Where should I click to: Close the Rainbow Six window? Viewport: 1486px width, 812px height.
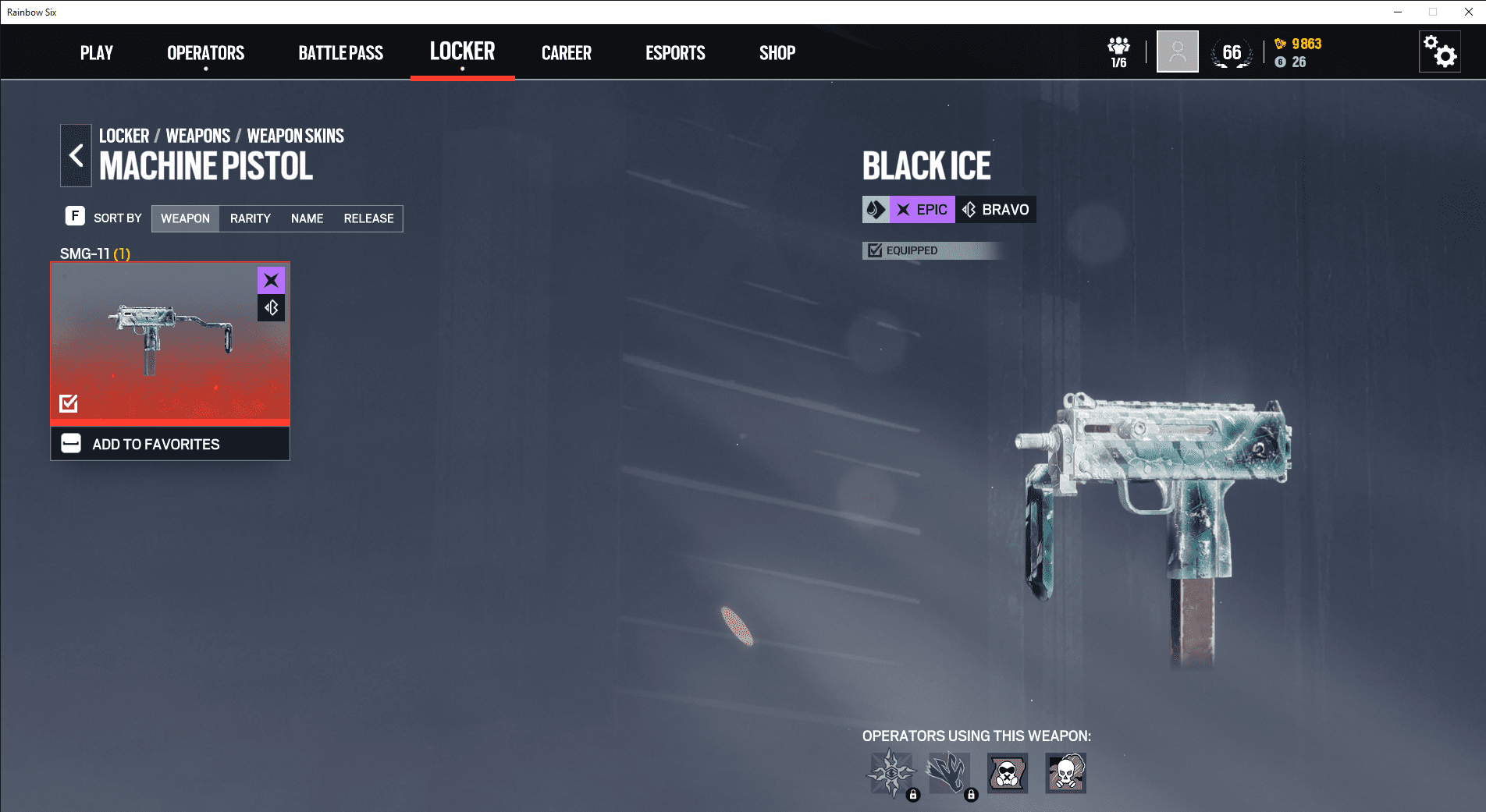click(1468, 12)
